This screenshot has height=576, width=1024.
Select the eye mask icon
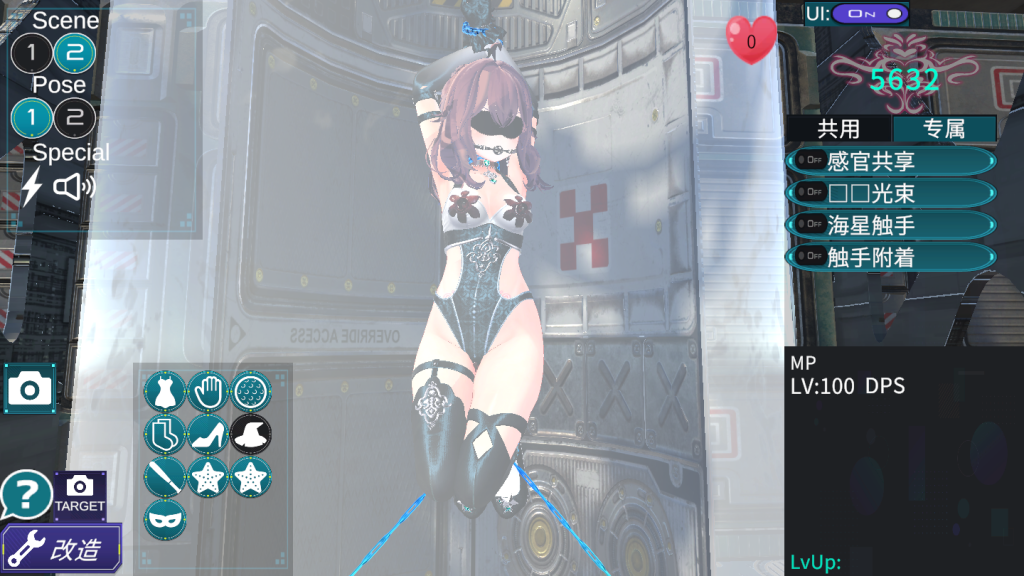point(163,520)
